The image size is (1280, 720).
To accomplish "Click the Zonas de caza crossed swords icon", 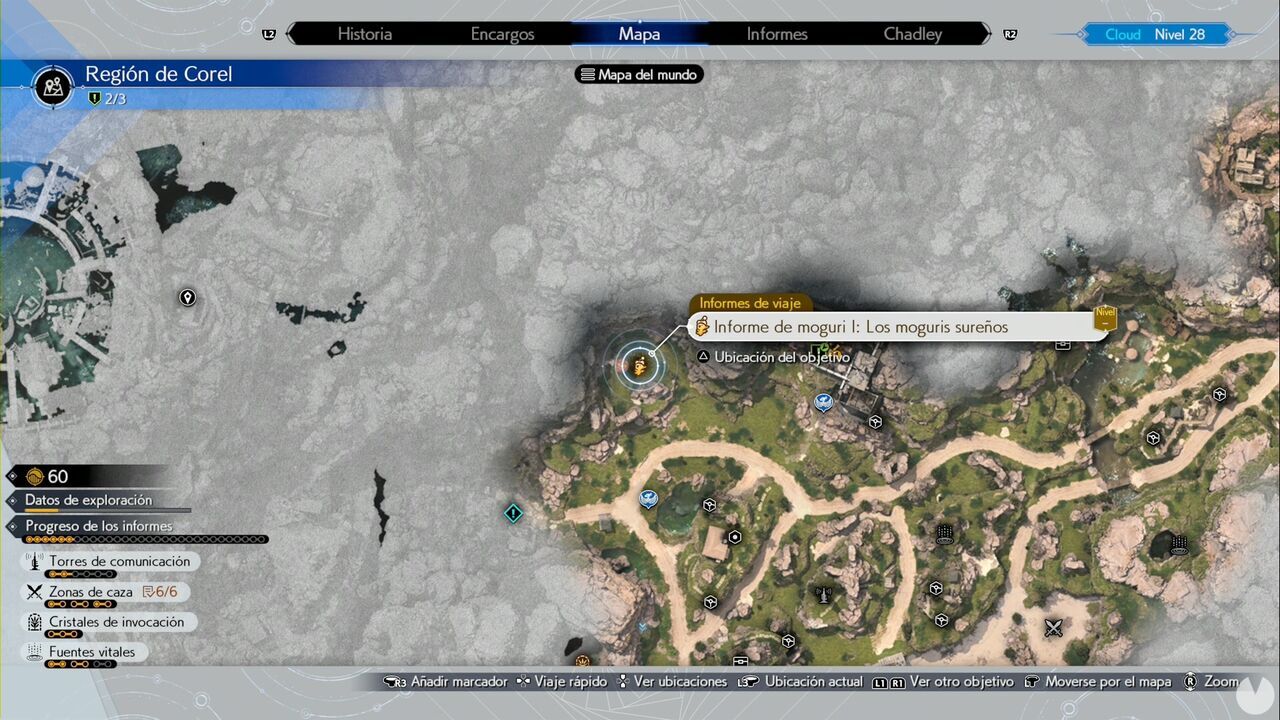I will pyautogui.click(x=34, y=591).
